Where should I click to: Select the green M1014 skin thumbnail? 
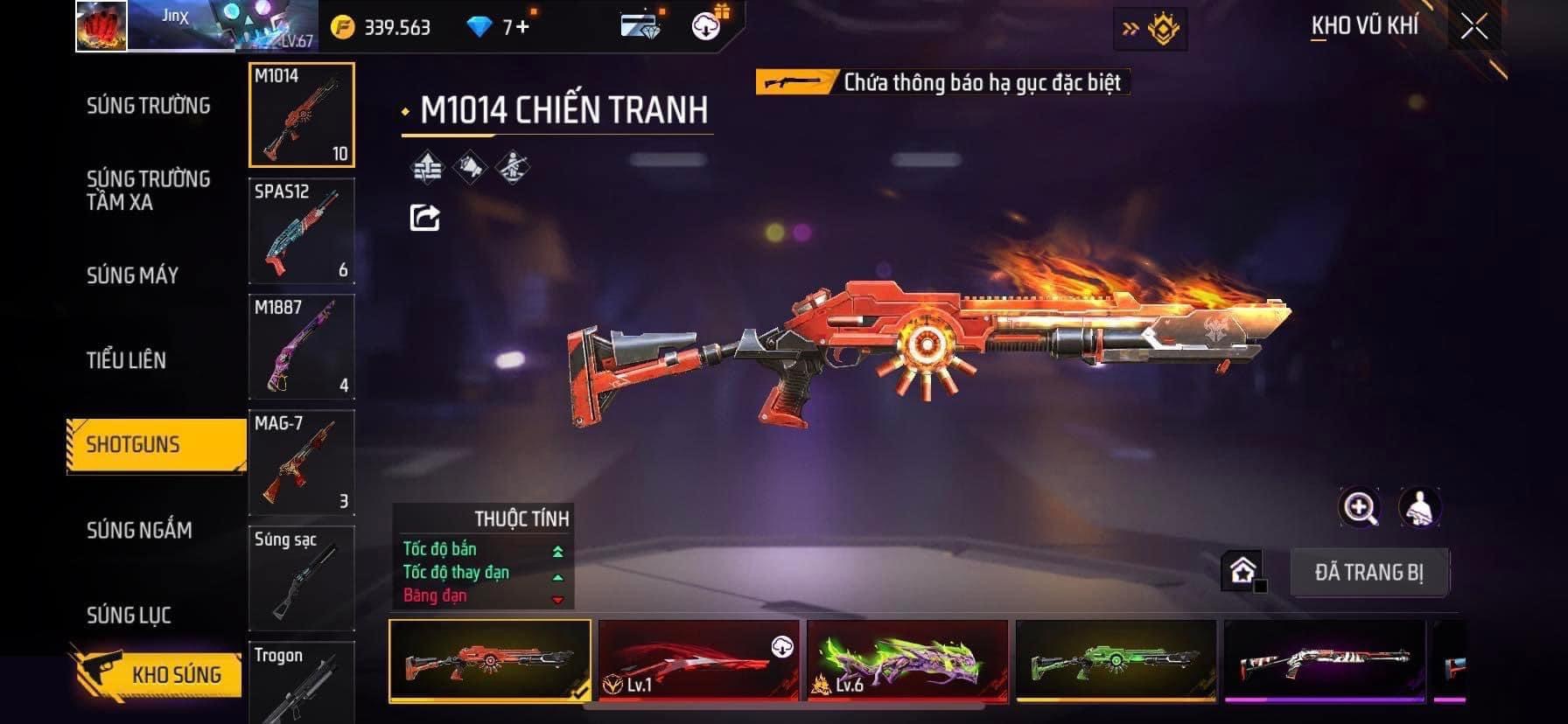[1116, 661]
